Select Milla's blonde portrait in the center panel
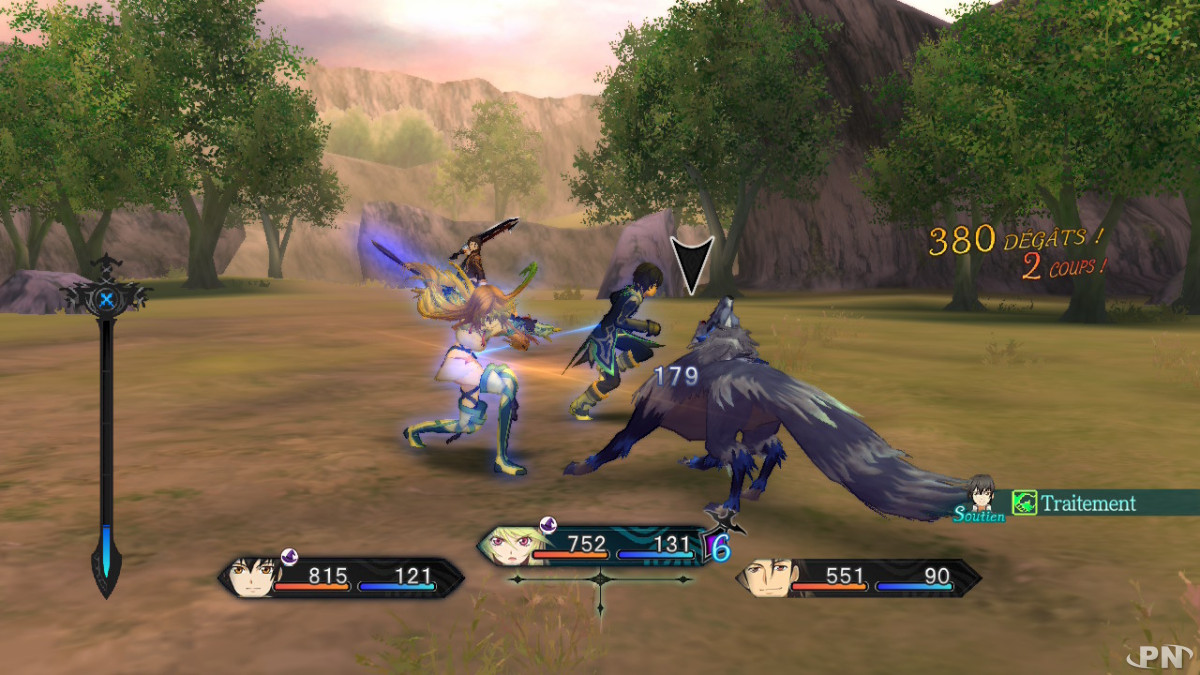The width and height of the screenshot is (1200, 675). click(506, 545)
